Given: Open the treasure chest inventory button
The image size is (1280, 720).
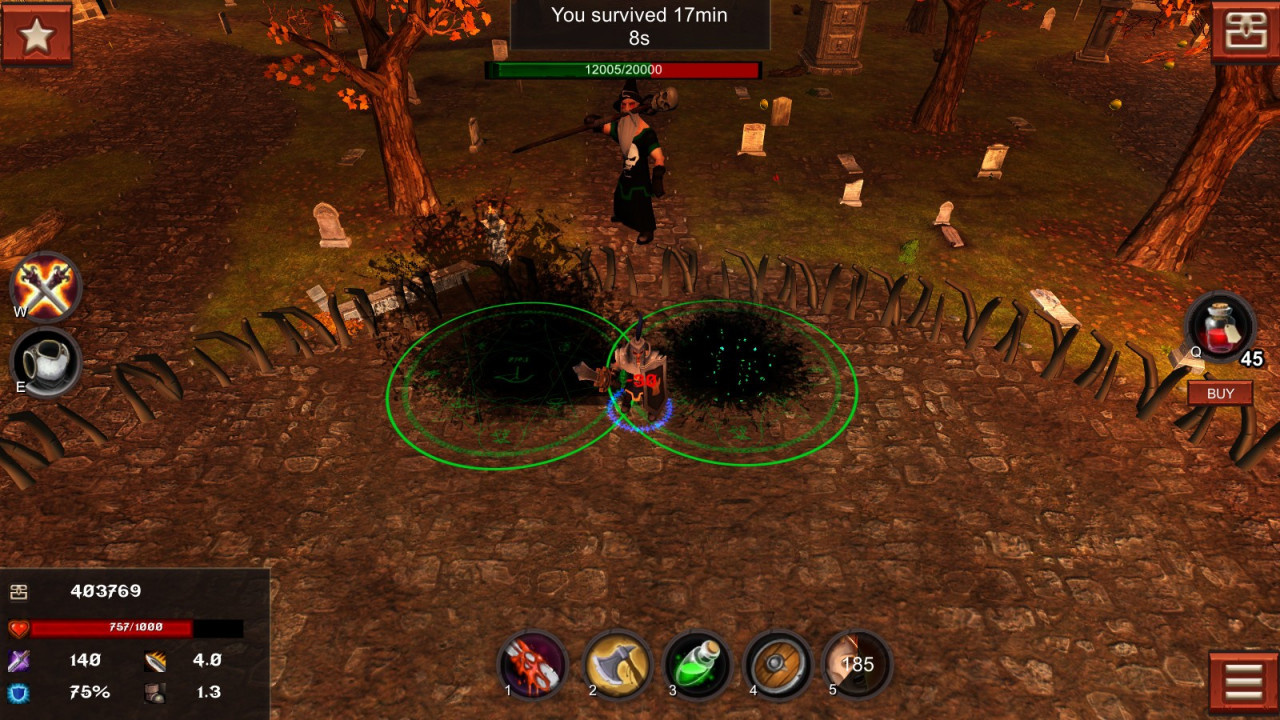Looking at the screenshot, I should pos(1244,34).
